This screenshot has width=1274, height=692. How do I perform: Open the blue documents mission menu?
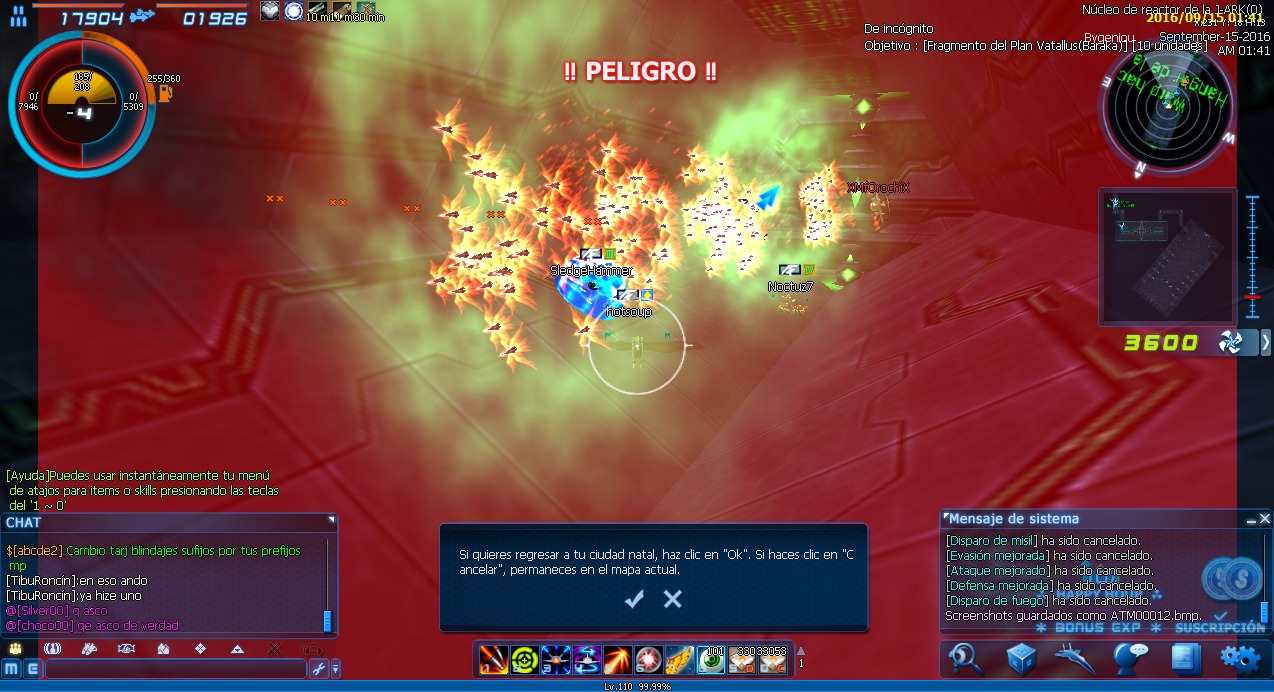pyautogui.click(x=1185, y=658)
